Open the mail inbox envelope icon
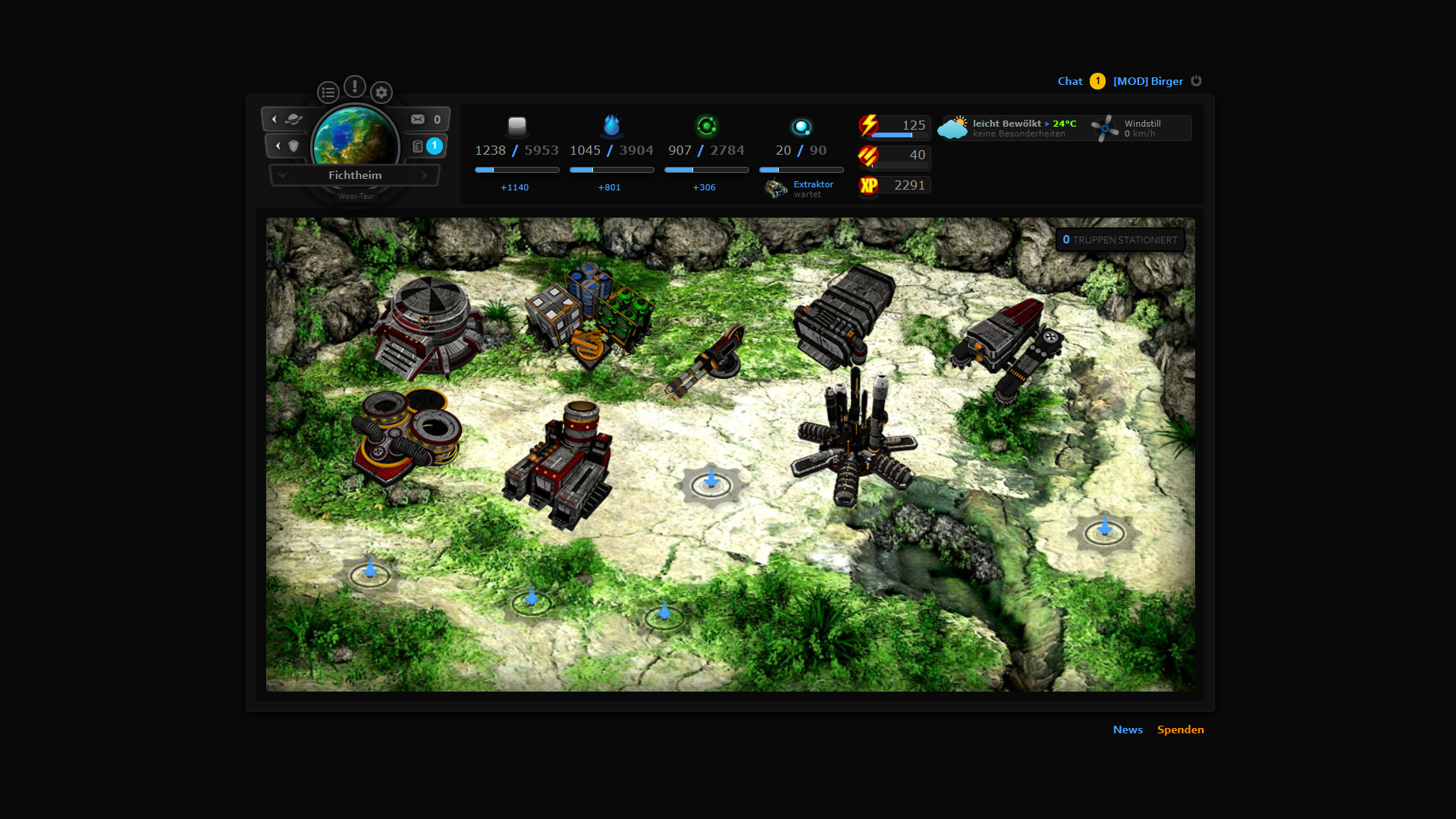The height and width of the screenshot is (819, 1456). 418,119
